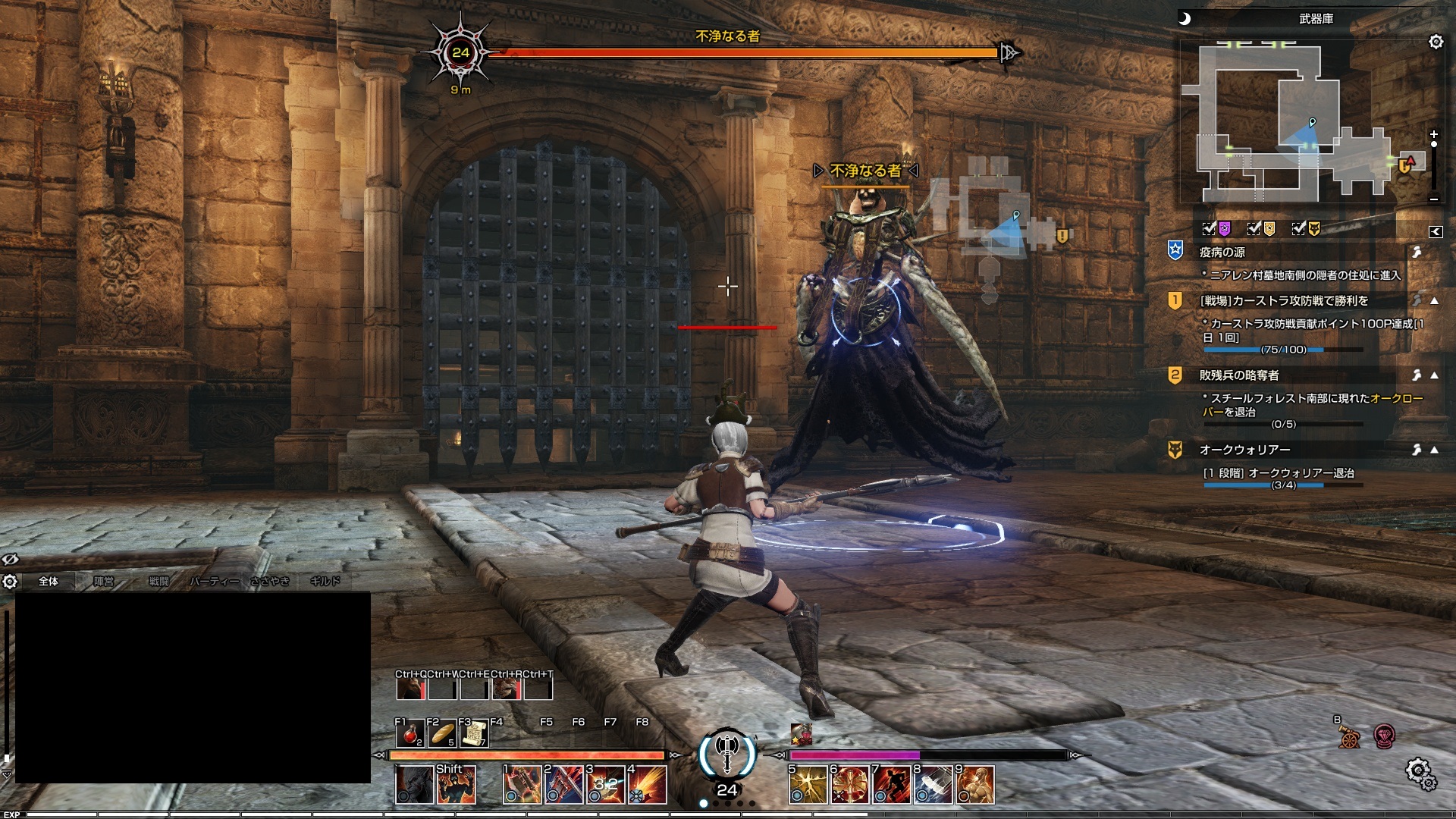This screenshot has width=1456, height=819.
Task: Activate skill 5 with golden burst icon
Action: 807,785
